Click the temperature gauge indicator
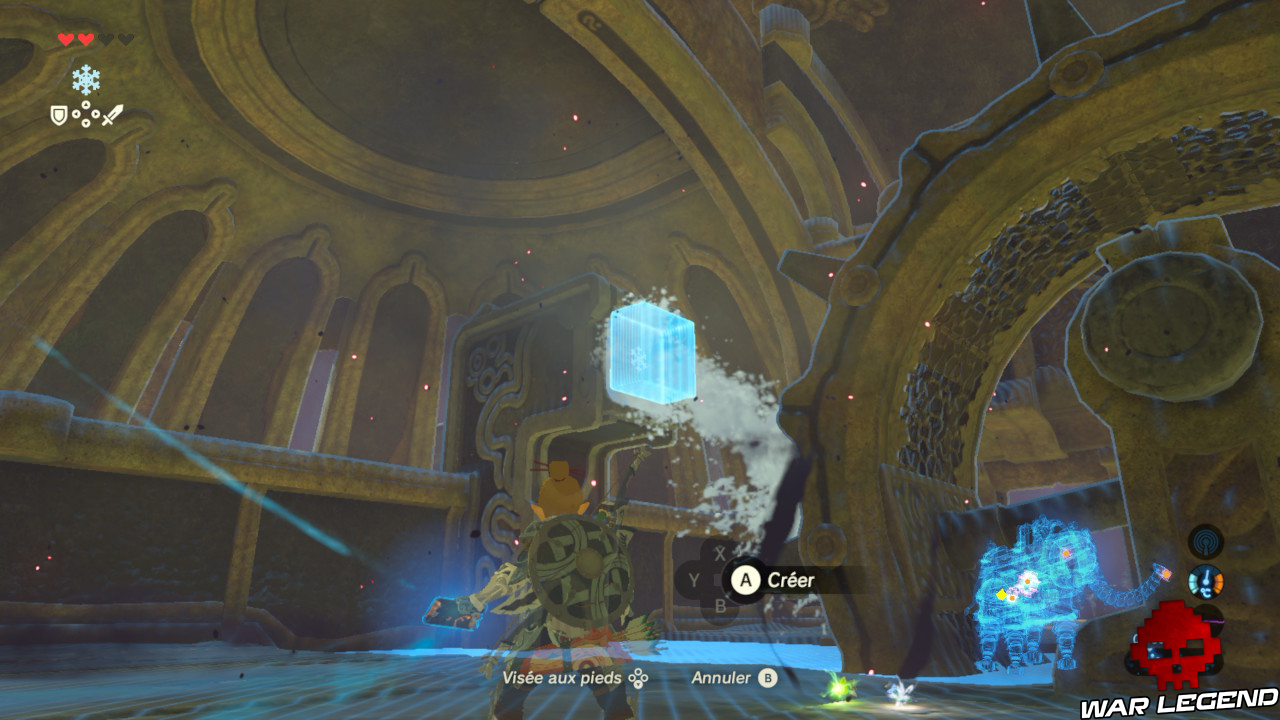The width and height of the screenshot is (1280, 720). pos(1206,580)
